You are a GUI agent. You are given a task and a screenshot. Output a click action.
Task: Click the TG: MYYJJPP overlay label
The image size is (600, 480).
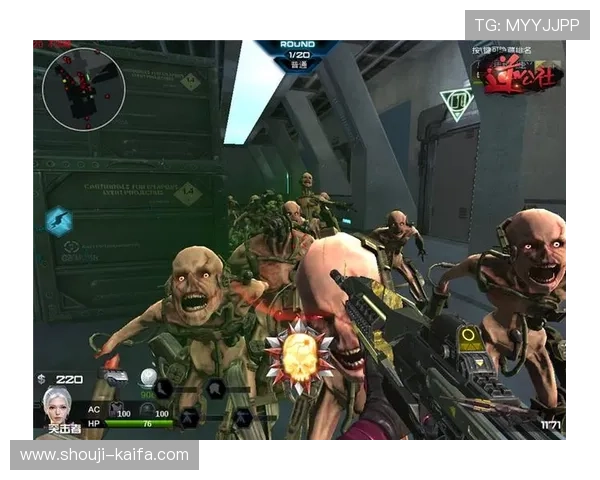point(527,25)
